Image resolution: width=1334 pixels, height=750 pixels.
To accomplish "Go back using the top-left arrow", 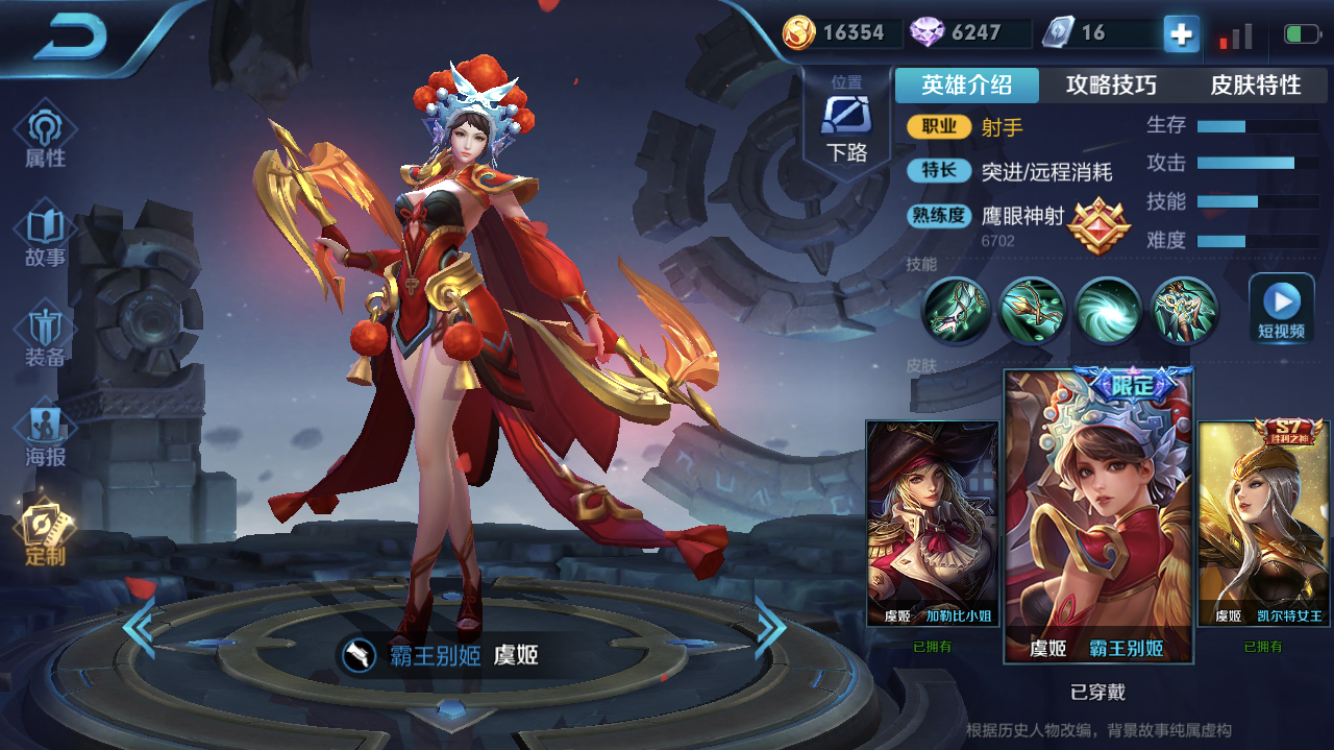I will [x=70, y=38].
